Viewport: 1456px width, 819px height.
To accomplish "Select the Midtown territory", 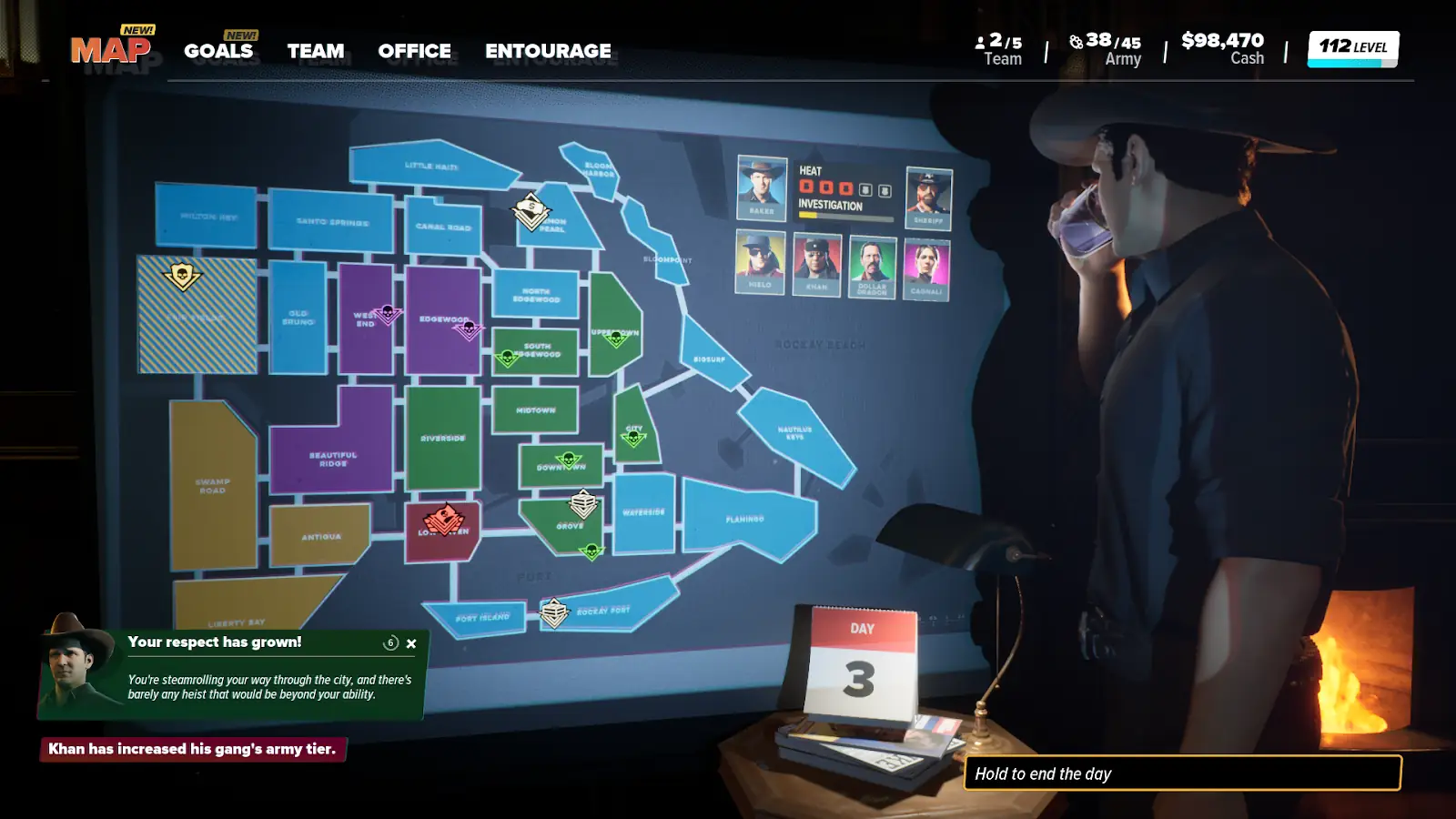I will tap(536, 409).
